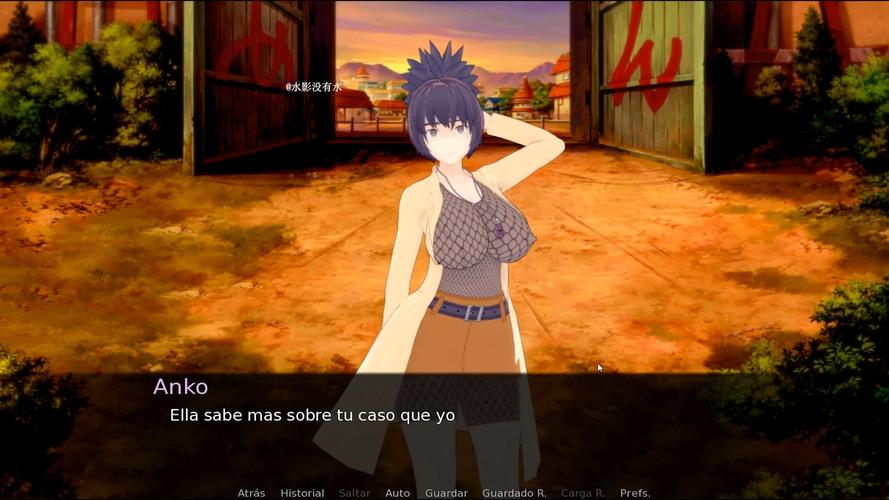Open the Guardar save menu

(446, 493)
